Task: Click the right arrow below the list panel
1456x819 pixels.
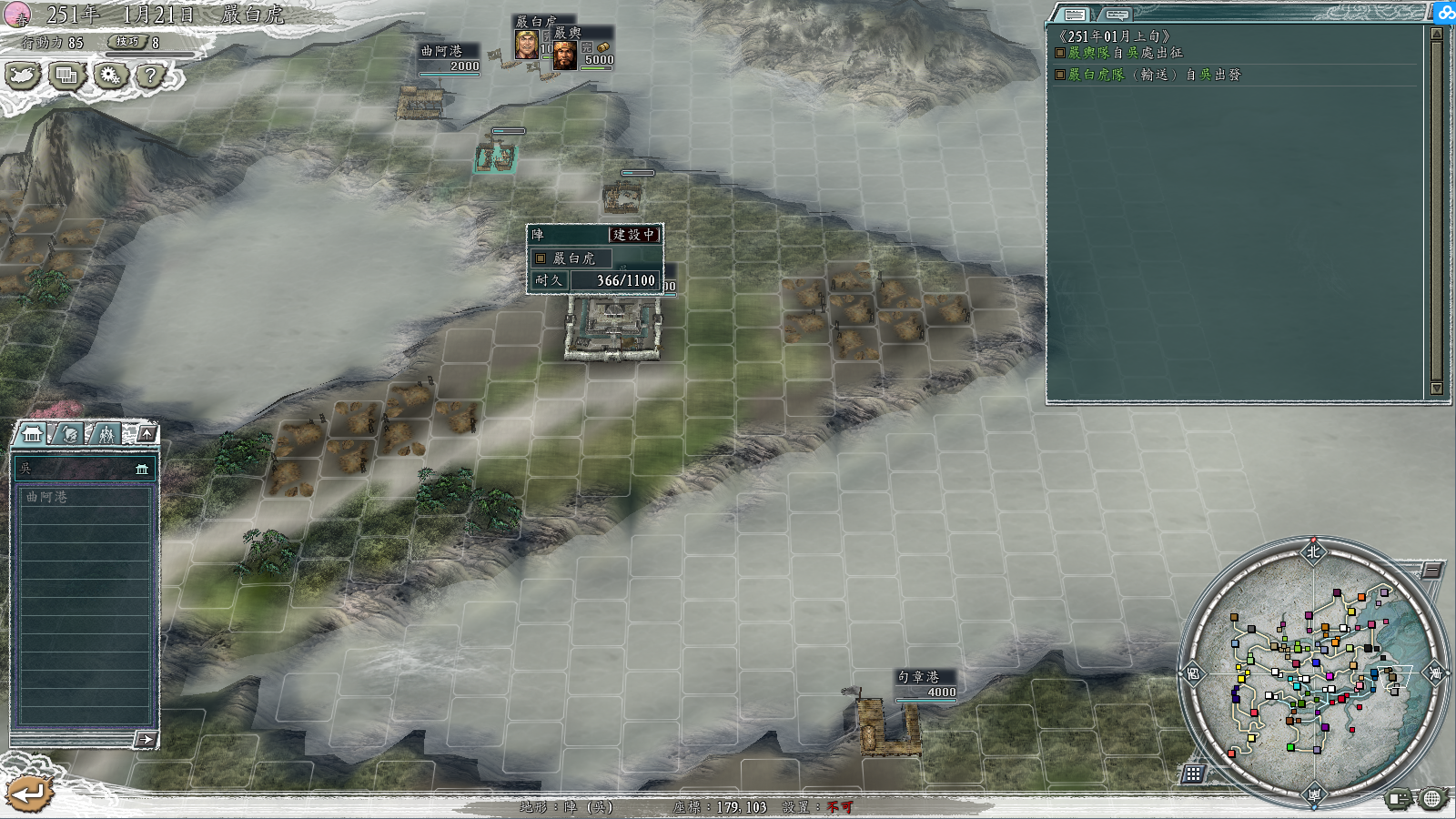Action: (146, 739)
